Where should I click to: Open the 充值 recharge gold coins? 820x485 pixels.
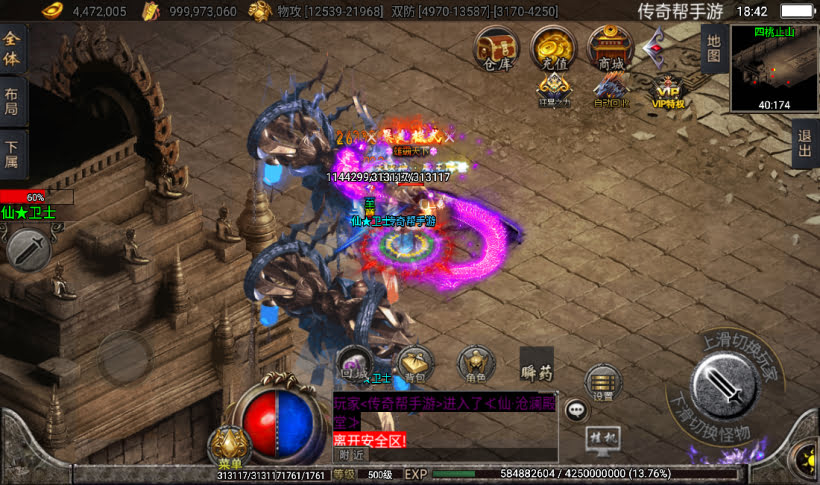552,47
